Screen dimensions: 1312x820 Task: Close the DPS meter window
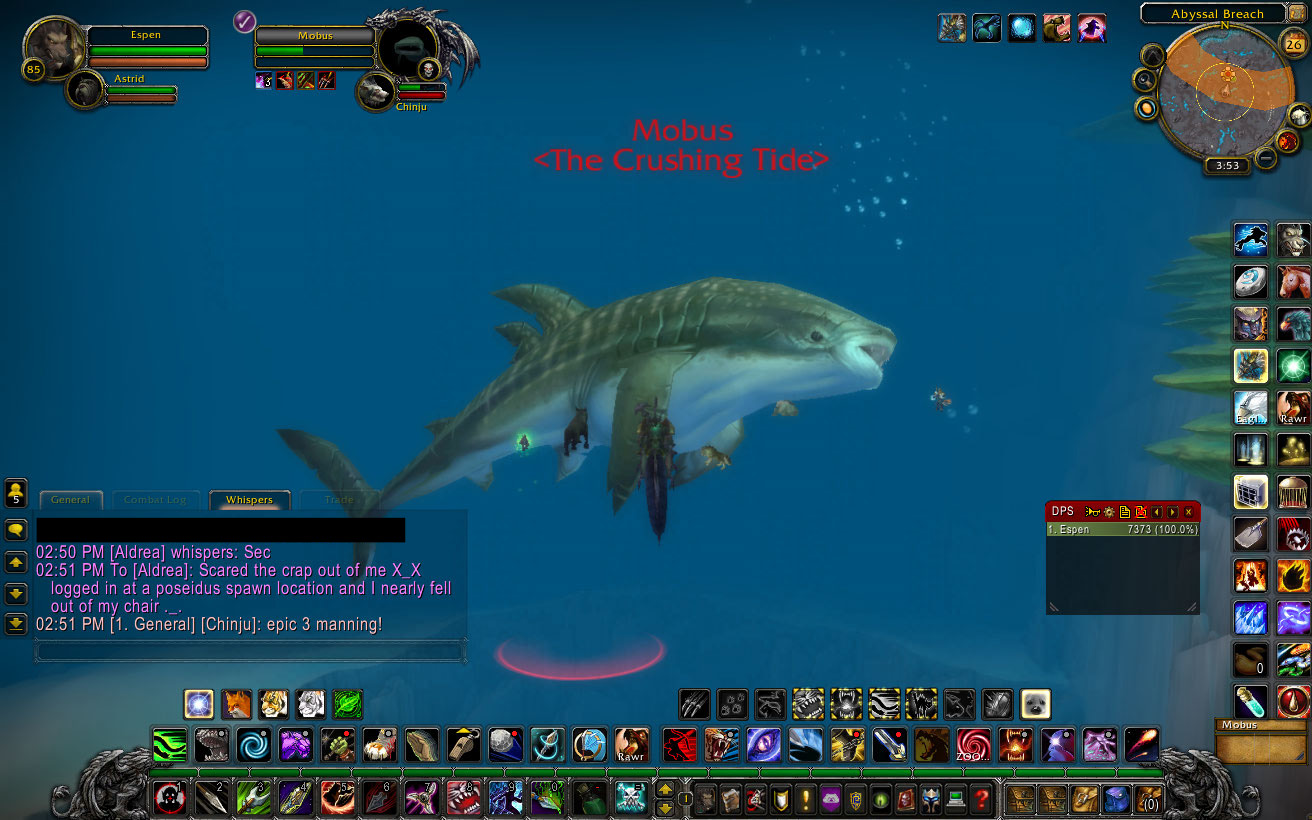tap(1188, 512)
